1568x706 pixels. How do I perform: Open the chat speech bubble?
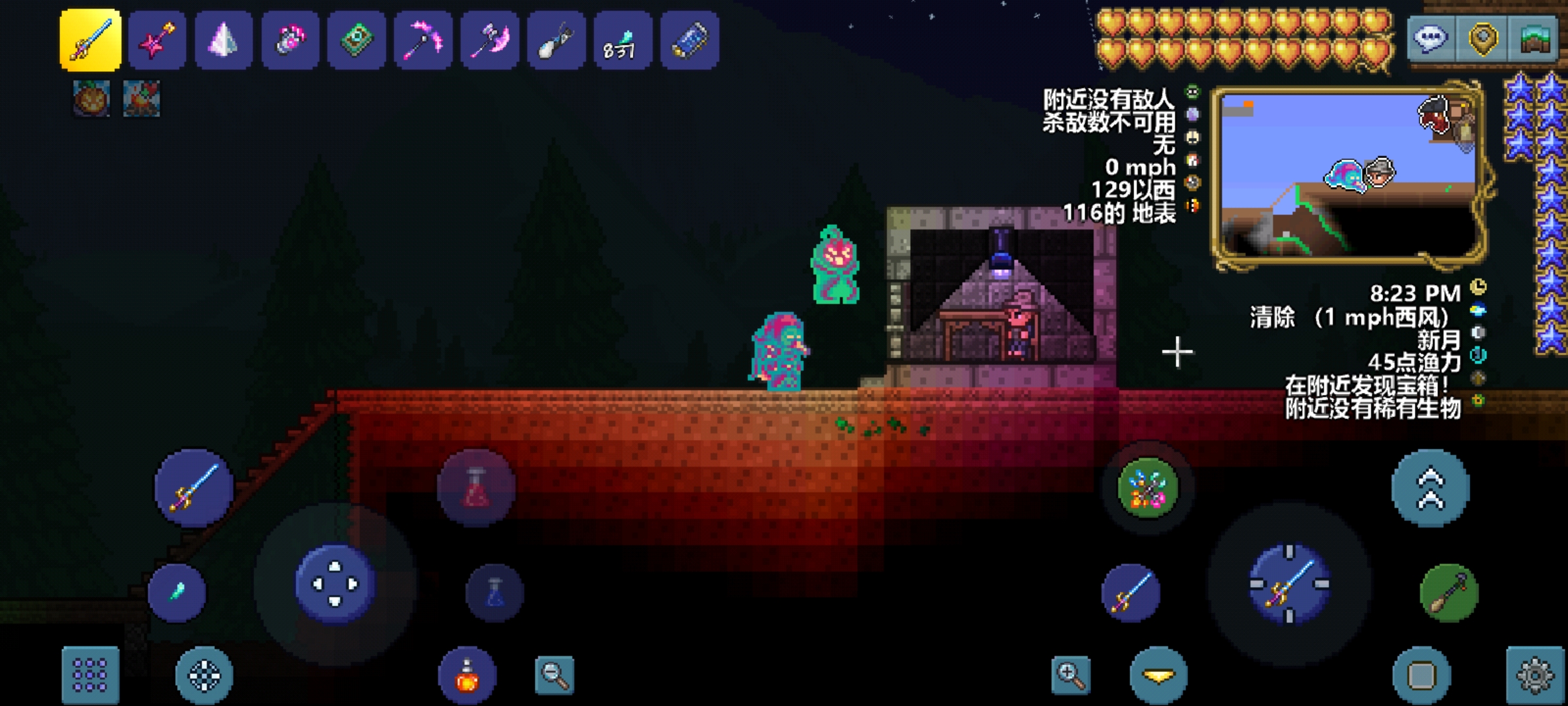1430,39
